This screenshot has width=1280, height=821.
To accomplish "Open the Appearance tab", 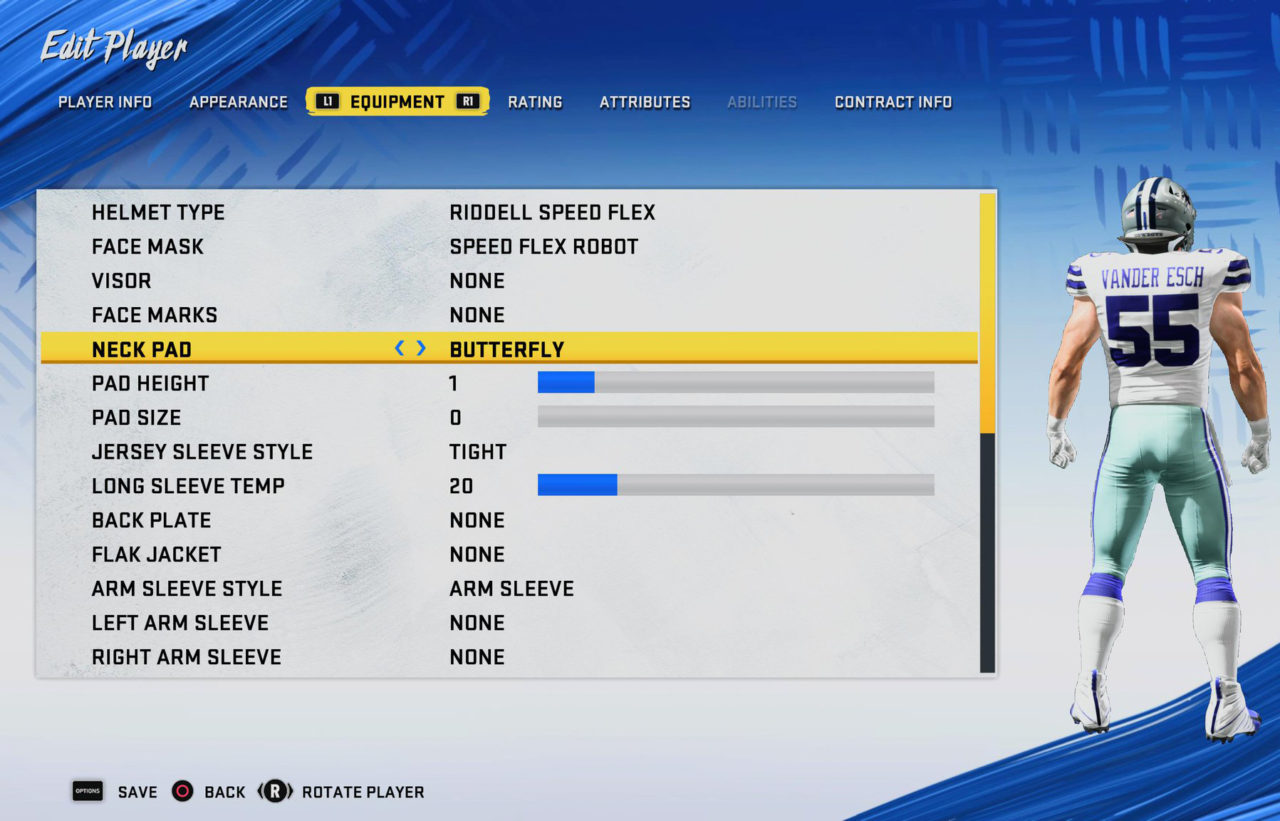I will pos(238,102).
